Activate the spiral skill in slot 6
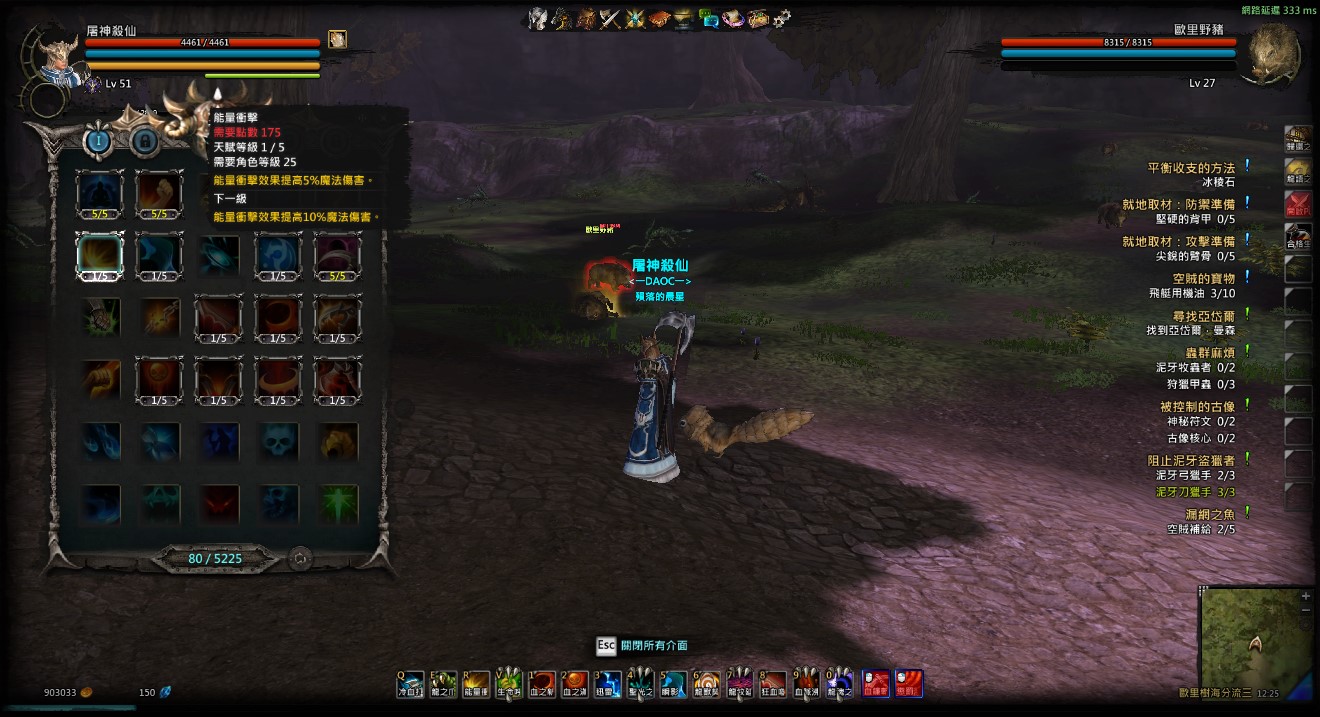 [707, 684]
